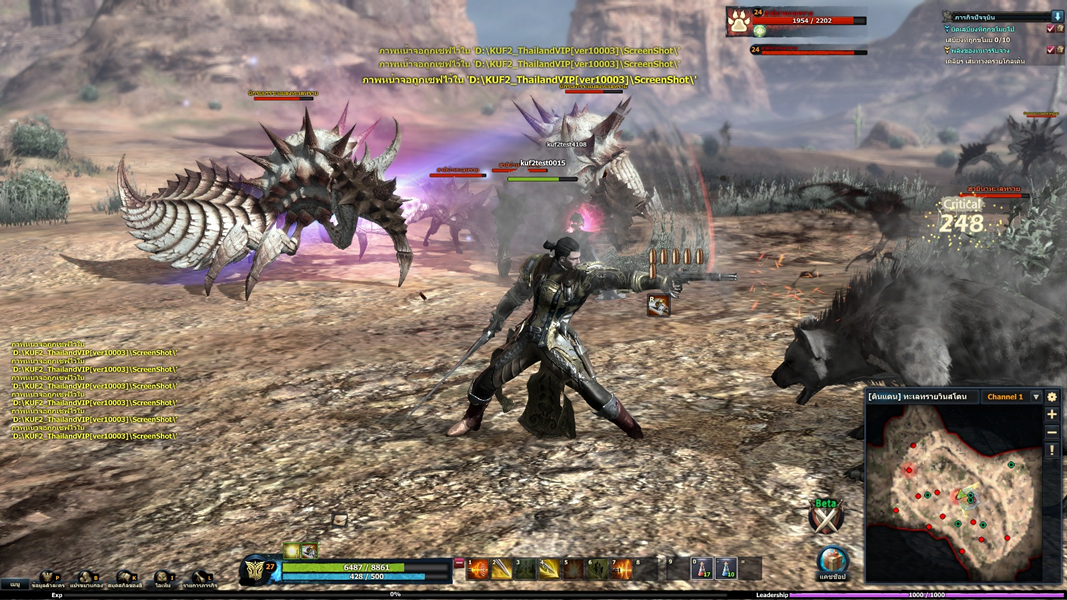Use the red potion in the hotbar

click(x=702, y=569)
